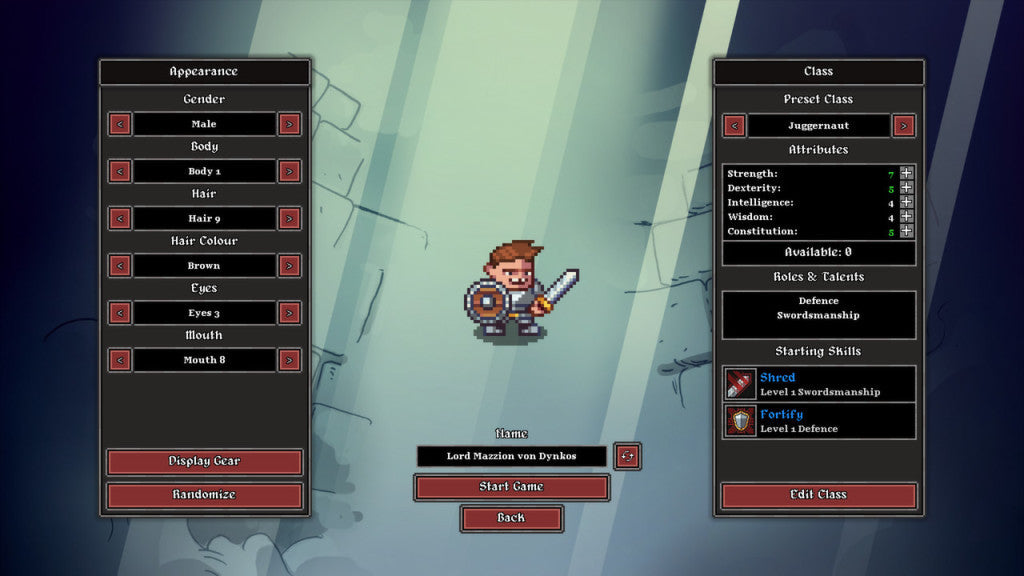
Task: Add a point to Strength
Action: click(906, 173)
